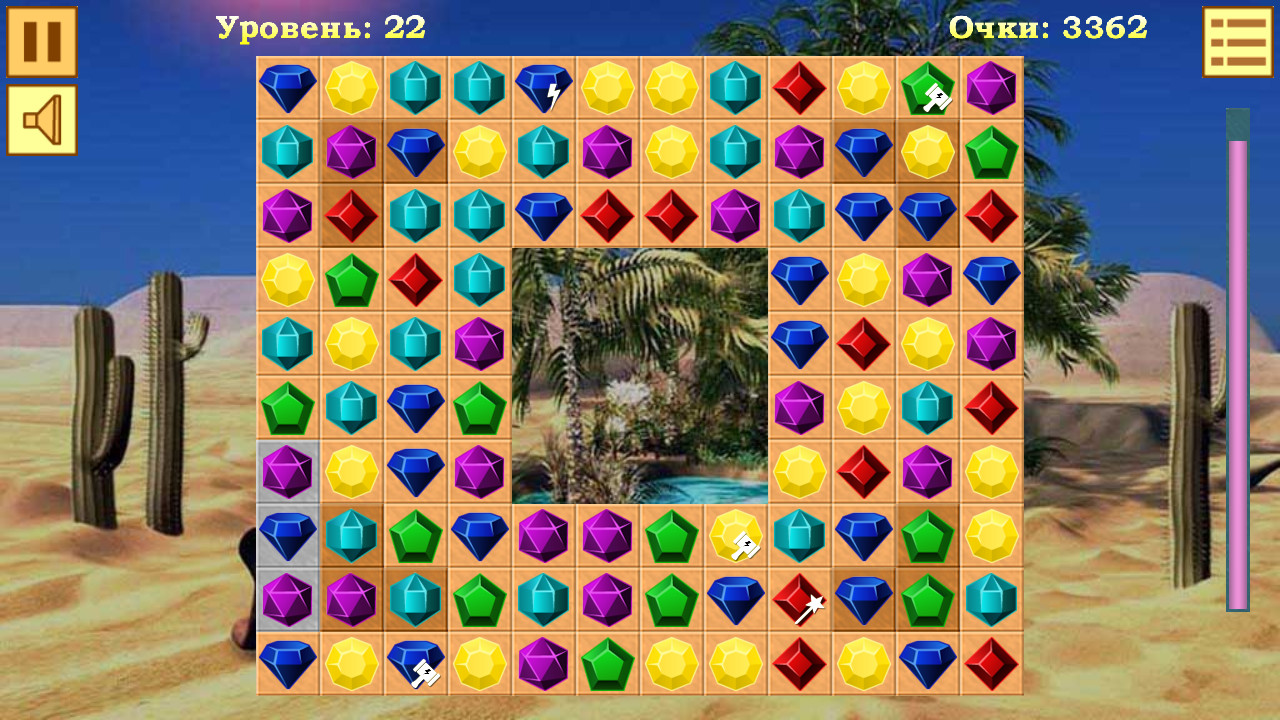The image size is (1280, 720).
Task: Select the lightning blue diamond in bottom row
Action: pos(415,665)
